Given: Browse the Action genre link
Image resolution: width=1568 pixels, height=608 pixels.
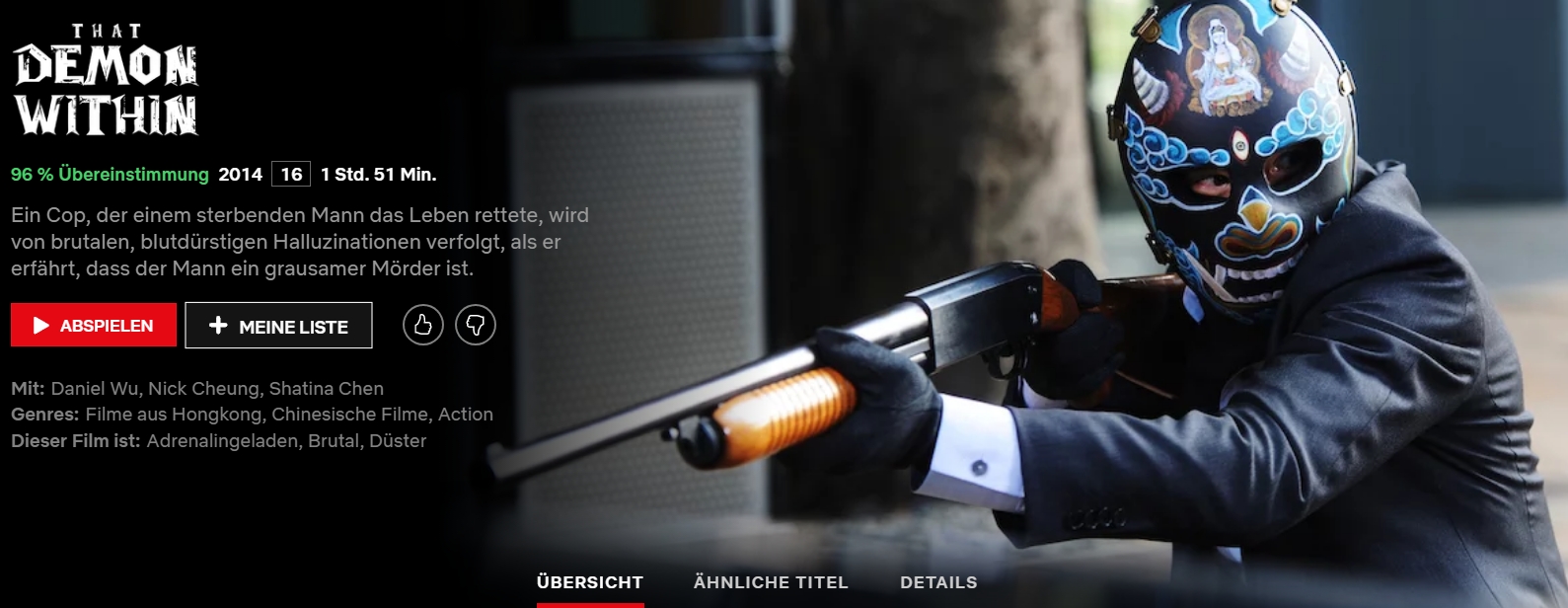Looking at the screenshot, I should (x=465, y=415).
